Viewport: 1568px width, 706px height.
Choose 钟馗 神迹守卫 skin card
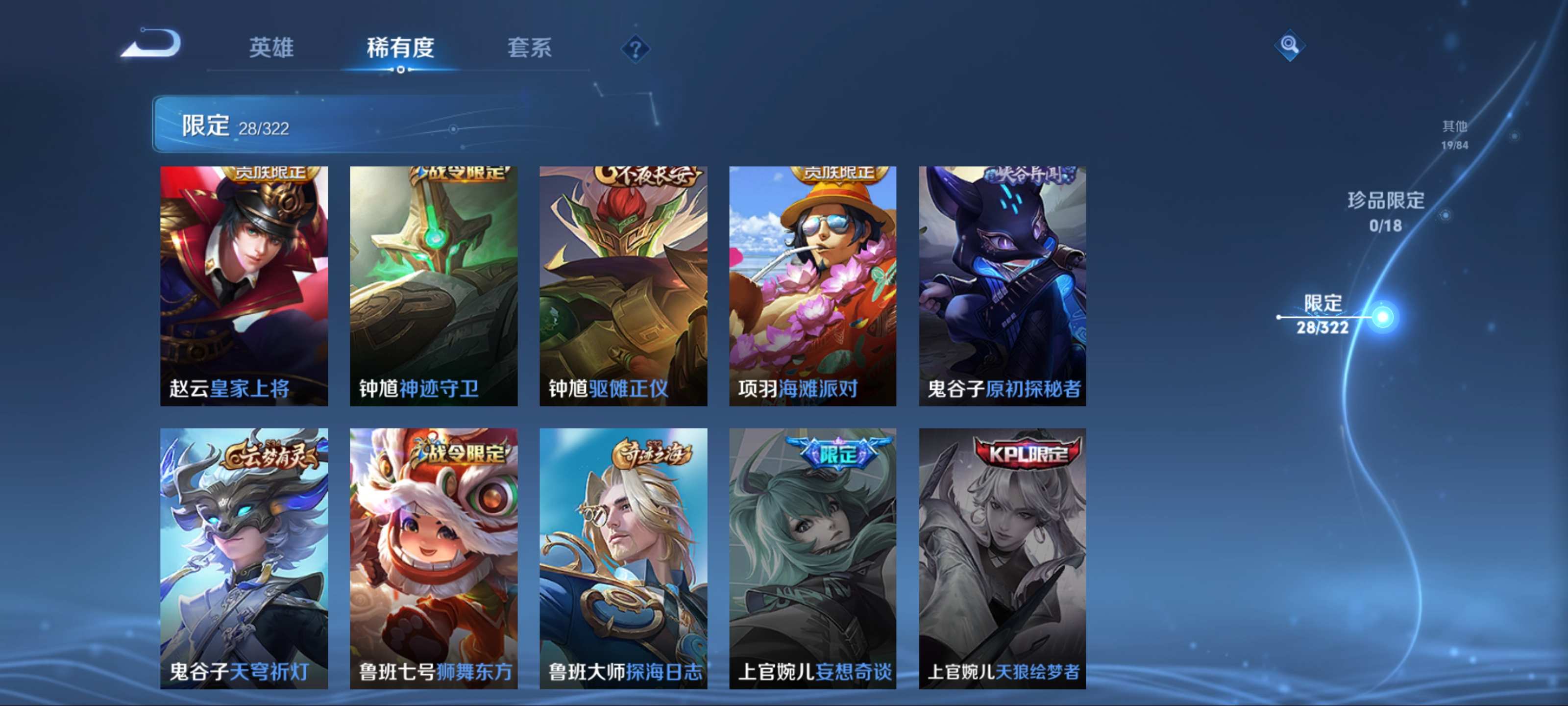coord(433,286)
